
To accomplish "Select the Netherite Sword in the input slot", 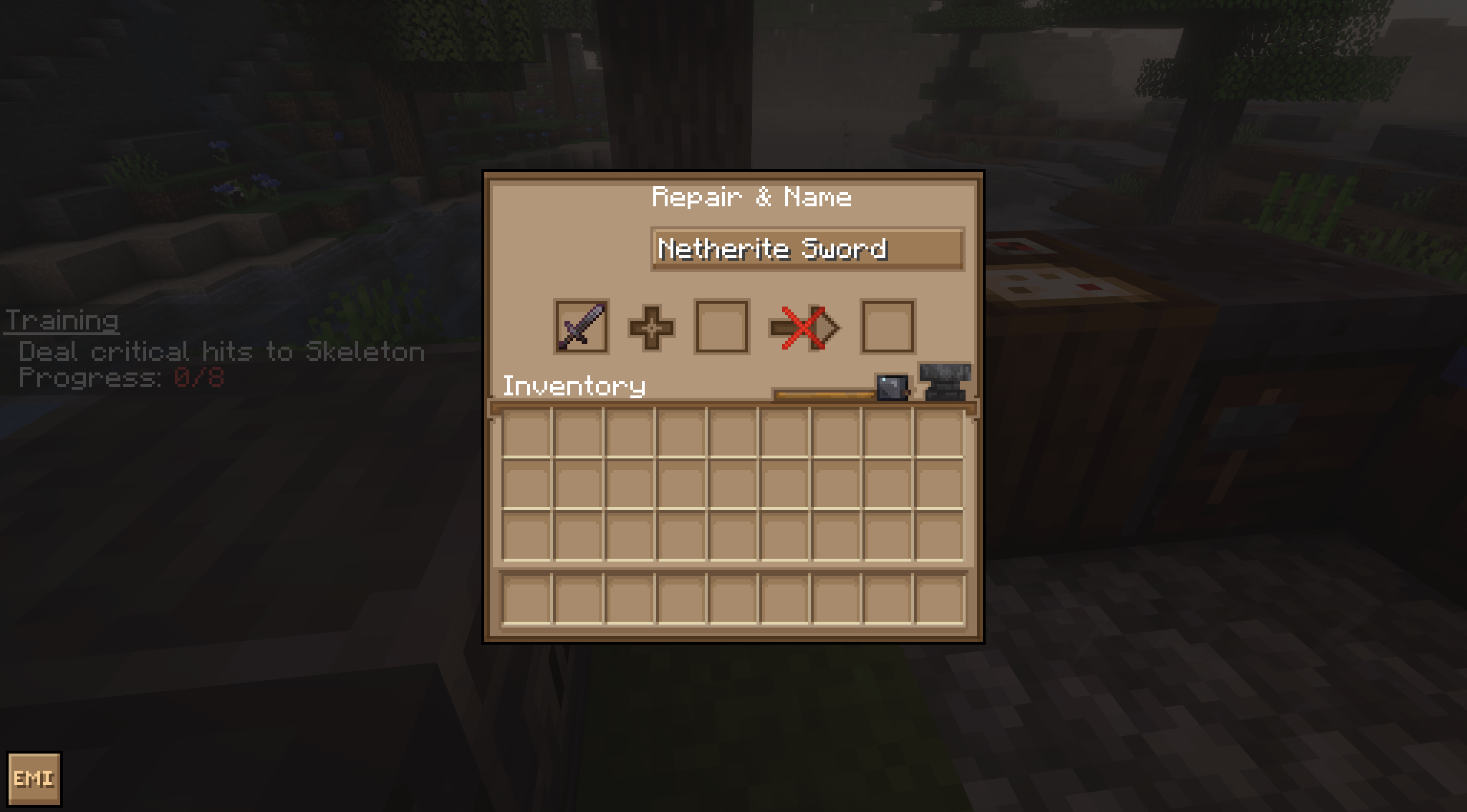I will pyautogui.click(x=582, y=327).
